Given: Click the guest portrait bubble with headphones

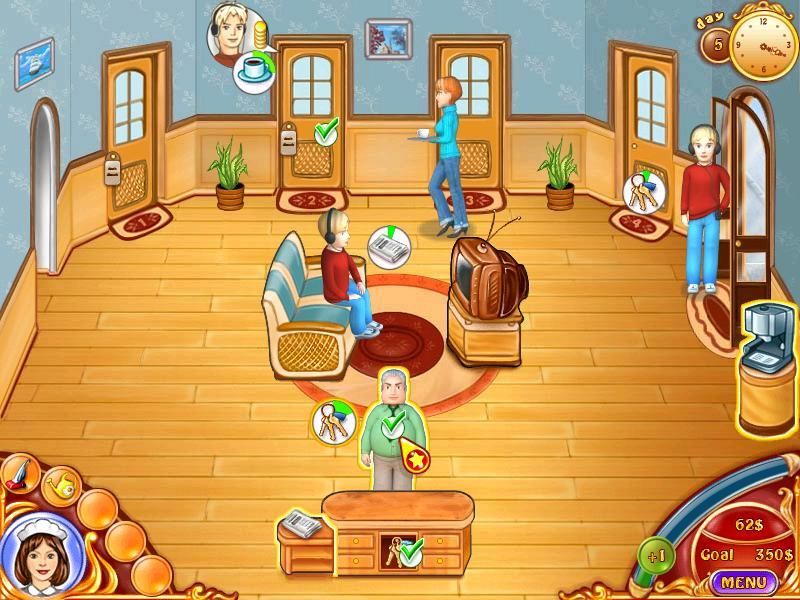Looking at the screenshot, I should [229, 34].
